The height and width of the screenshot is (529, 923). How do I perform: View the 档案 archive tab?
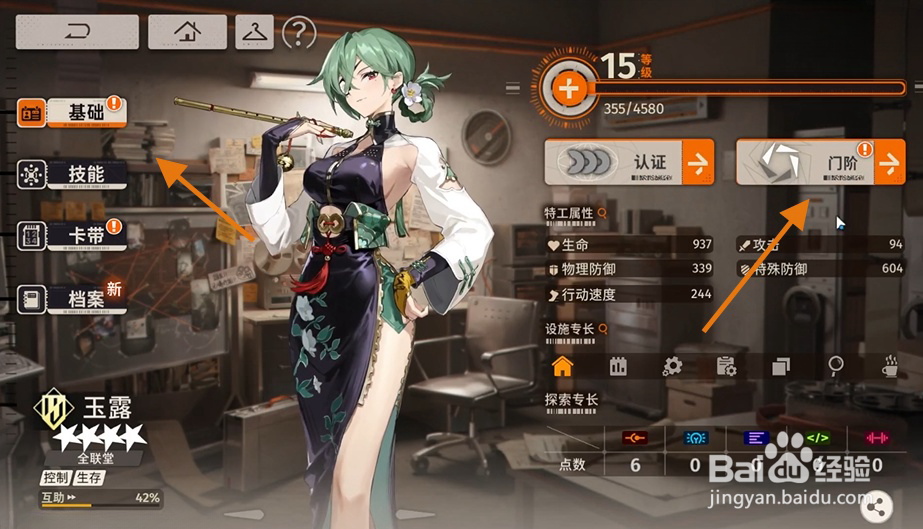(x=72, y=297)
